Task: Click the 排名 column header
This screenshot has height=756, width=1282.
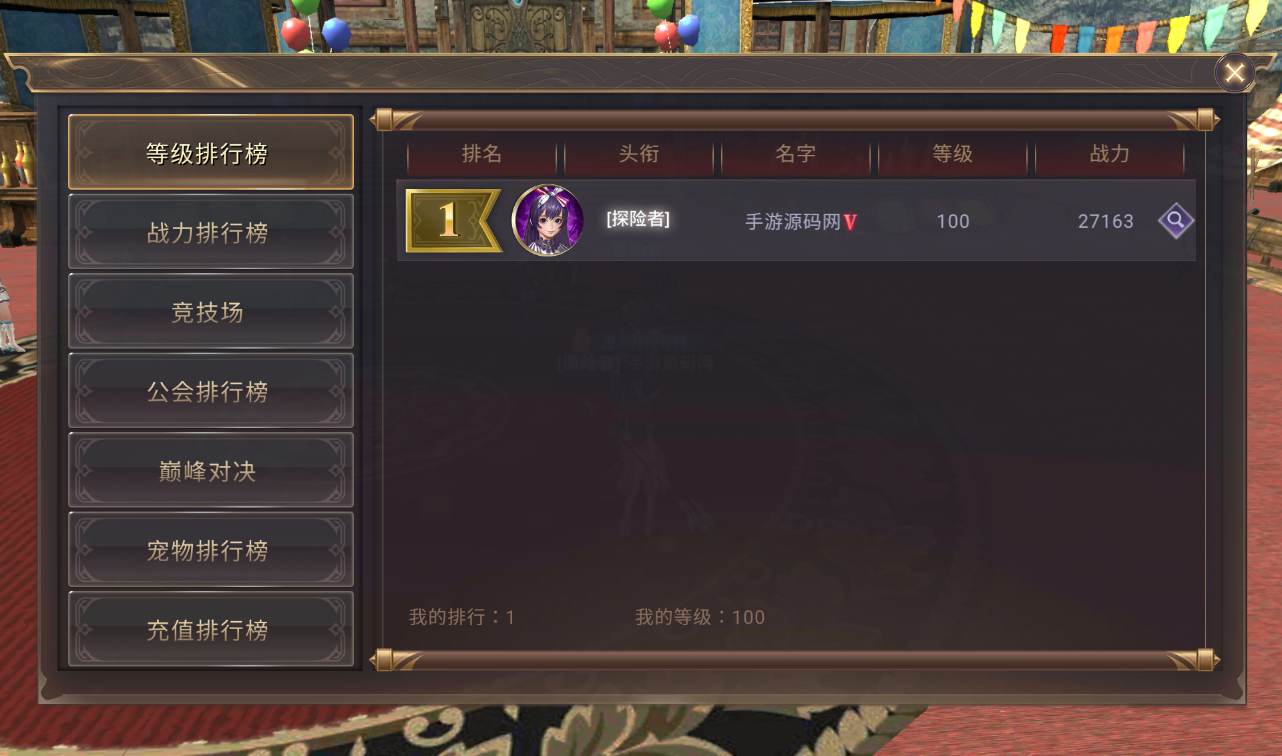Action: pyautogui.click(x=481, y=155)
